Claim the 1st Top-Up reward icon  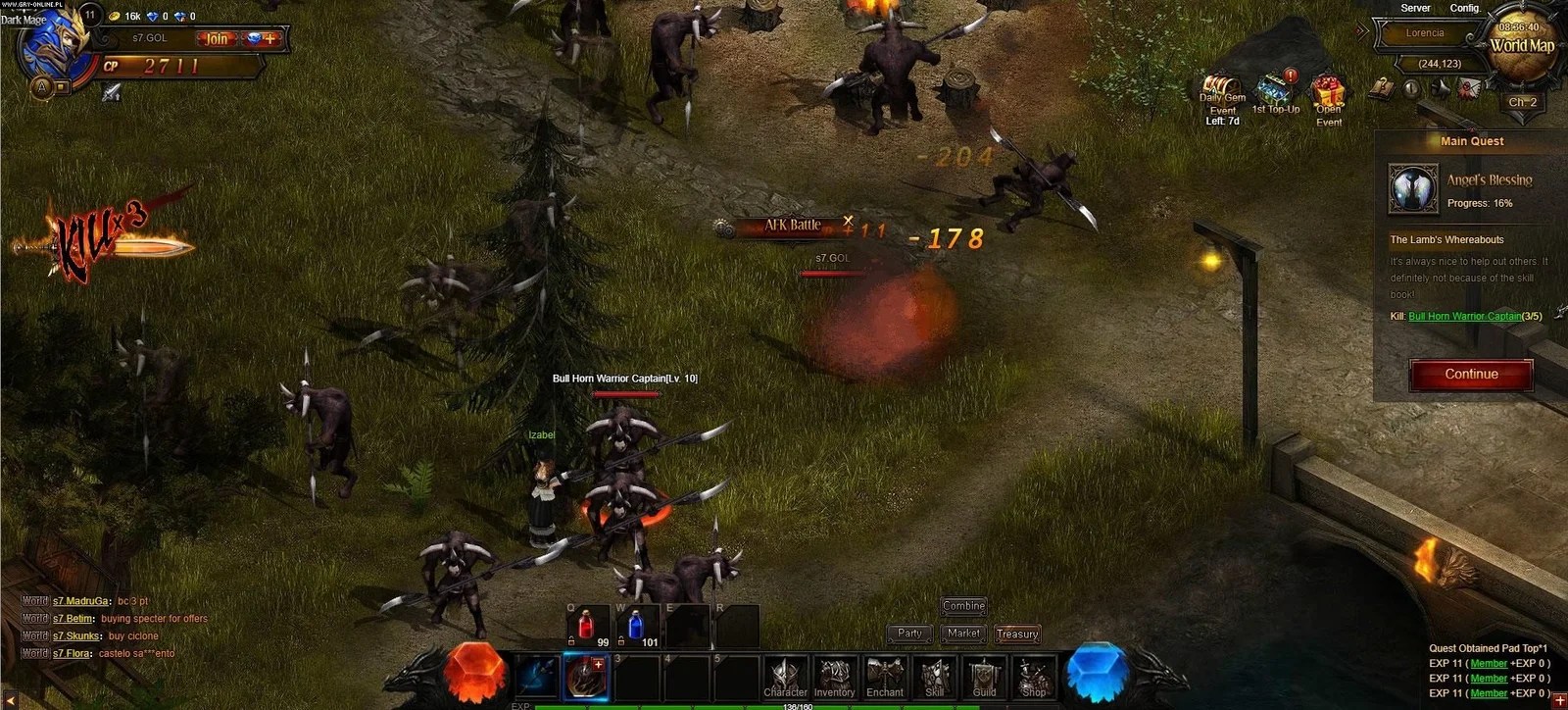(1273, 88)
